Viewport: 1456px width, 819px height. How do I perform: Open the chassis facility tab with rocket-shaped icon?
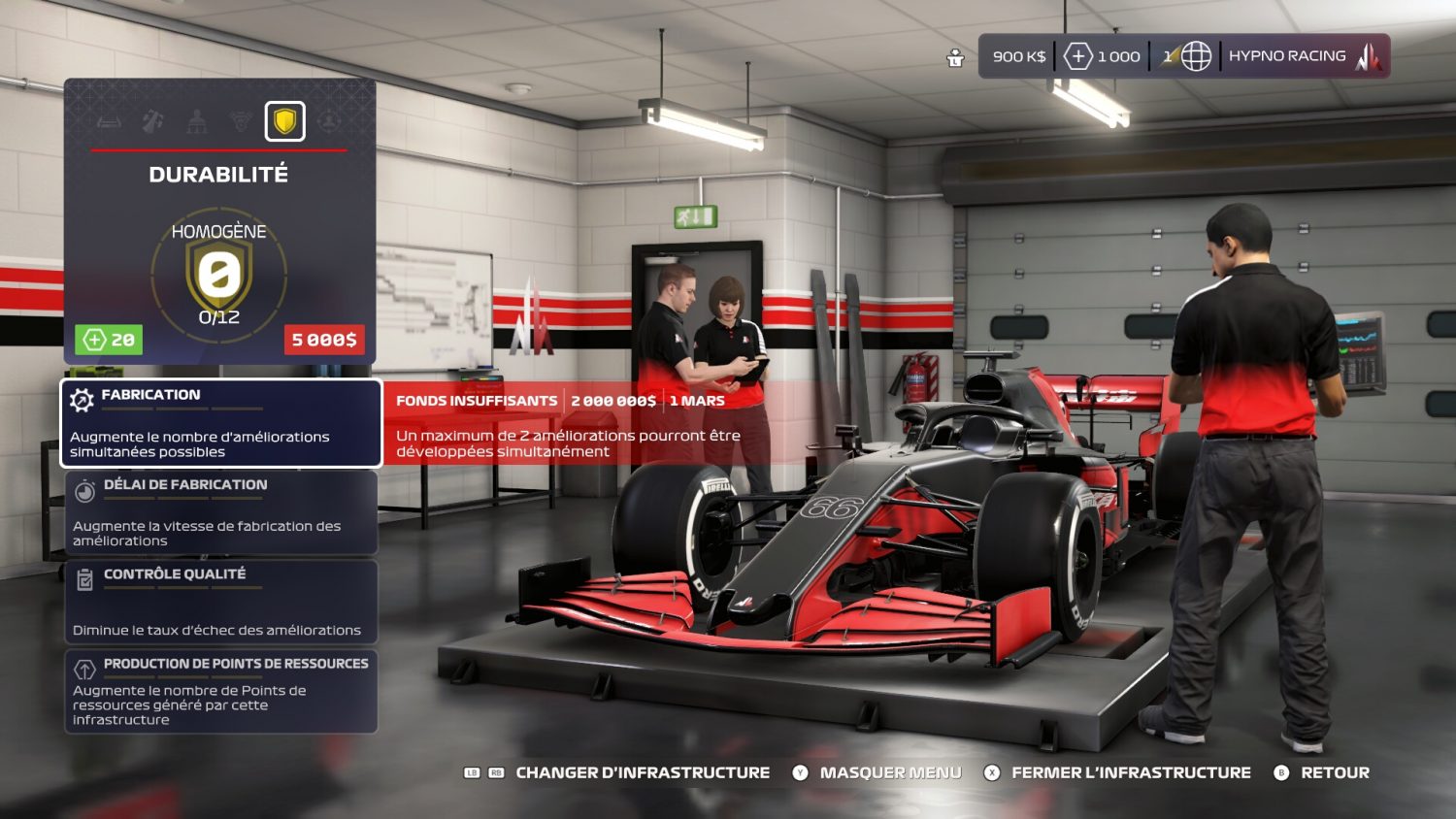tap(153, 122)
